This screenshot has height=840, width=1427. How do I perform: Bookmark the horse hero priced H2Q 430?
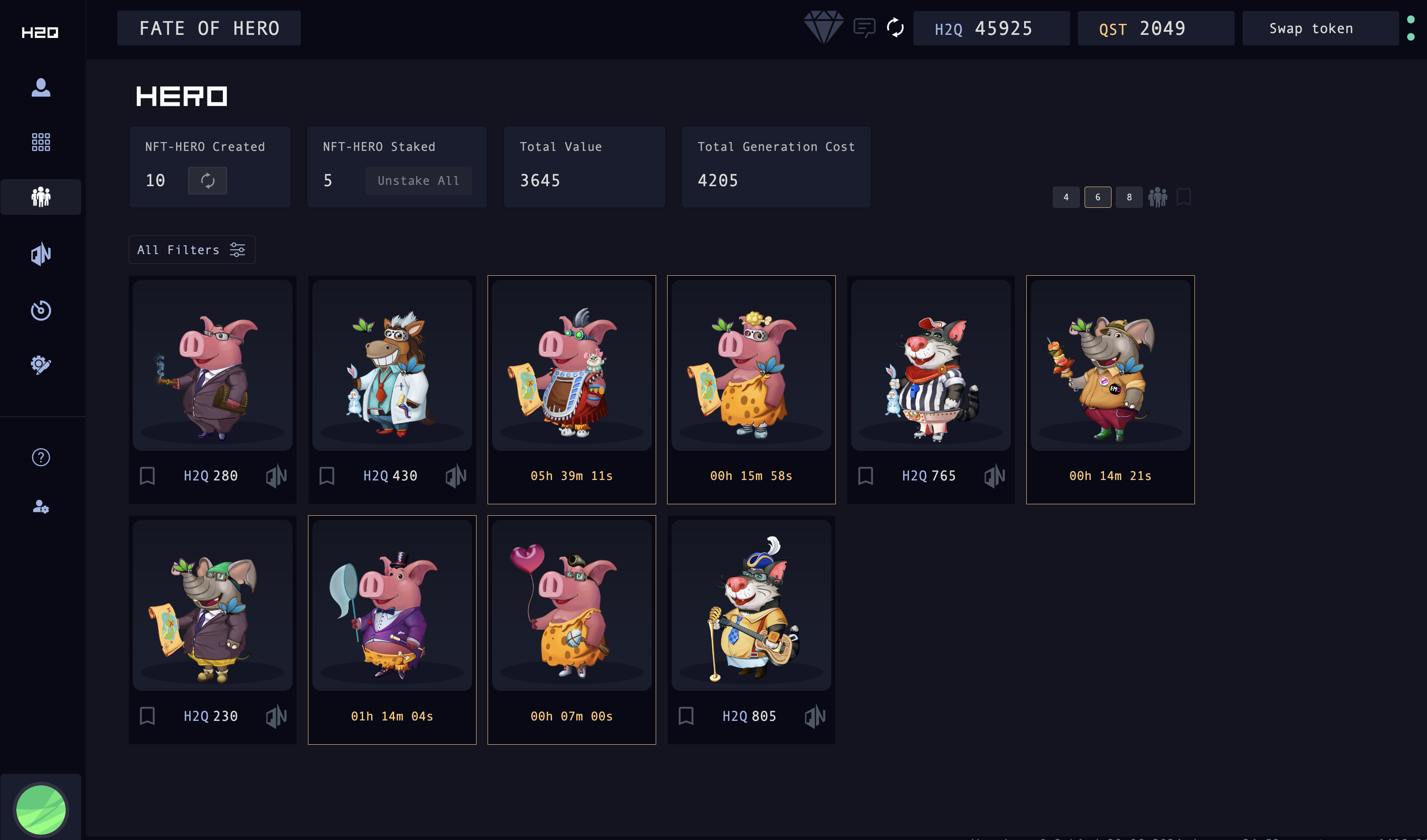(327, 476)
